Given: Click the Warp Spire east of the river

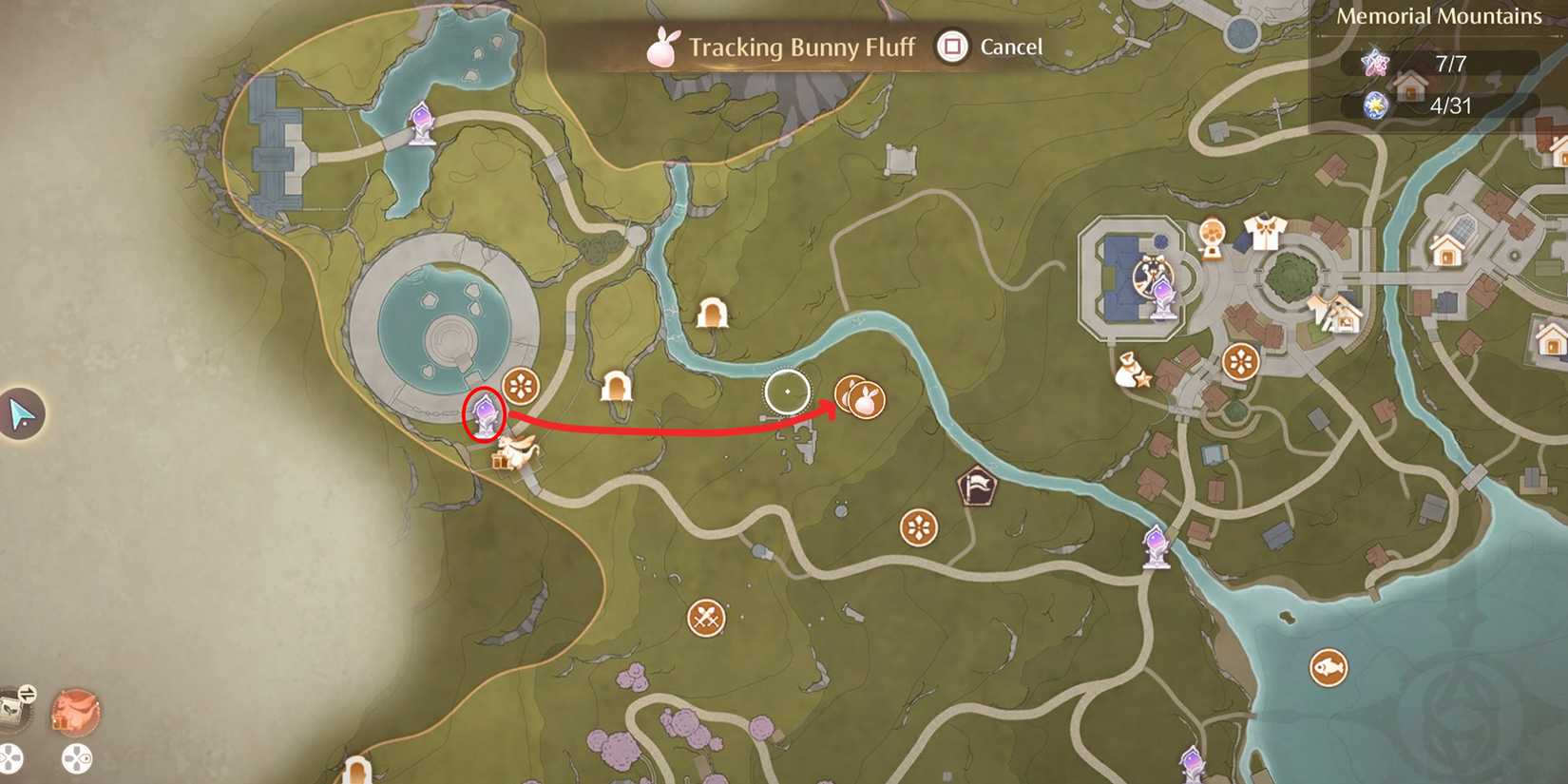Looking at the screenshot, I should click(1155, 542).
